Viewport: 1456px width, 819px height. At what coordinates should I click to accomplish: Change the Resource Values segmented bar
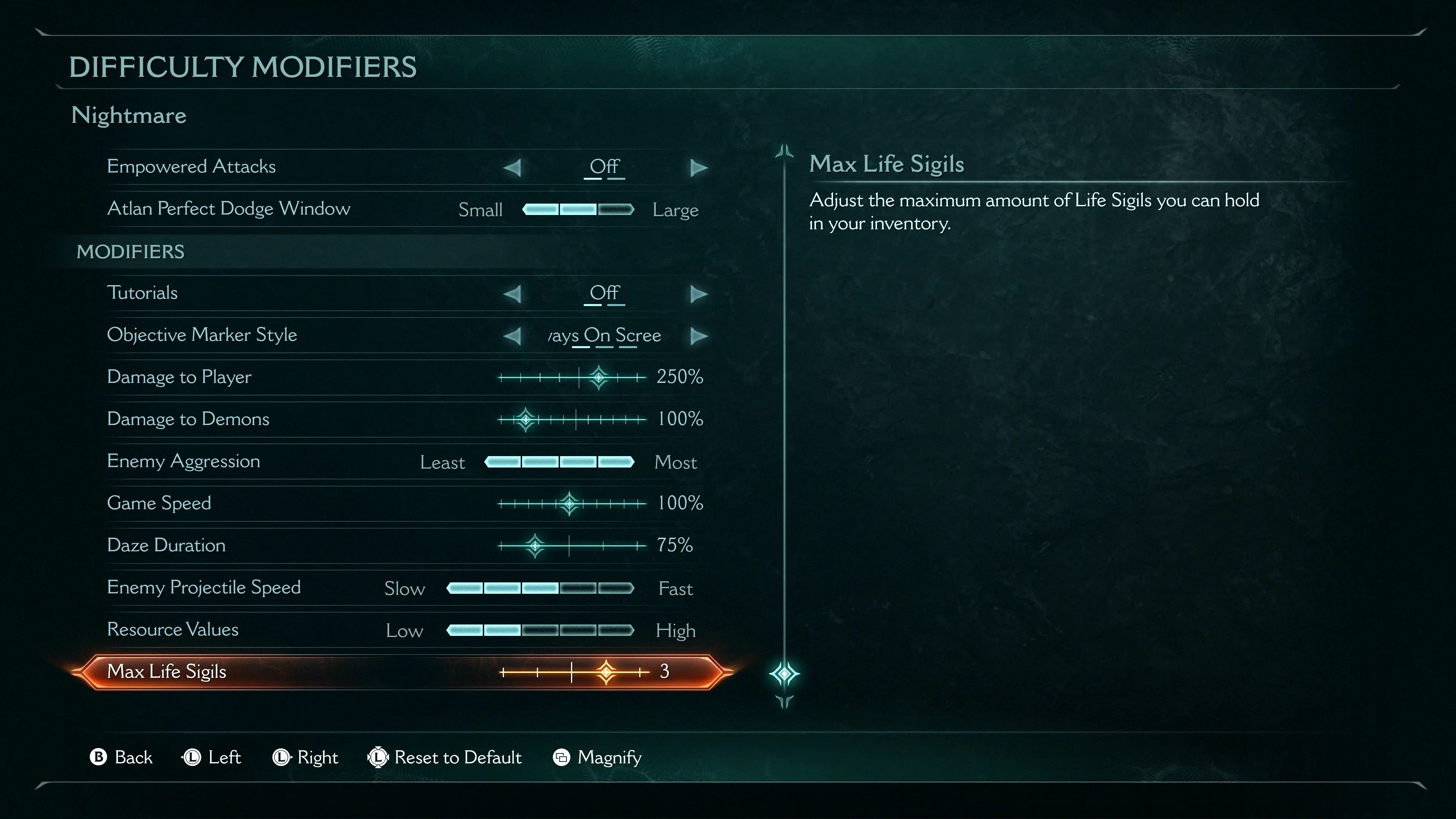pyautogui.click(x=540, y=630)
